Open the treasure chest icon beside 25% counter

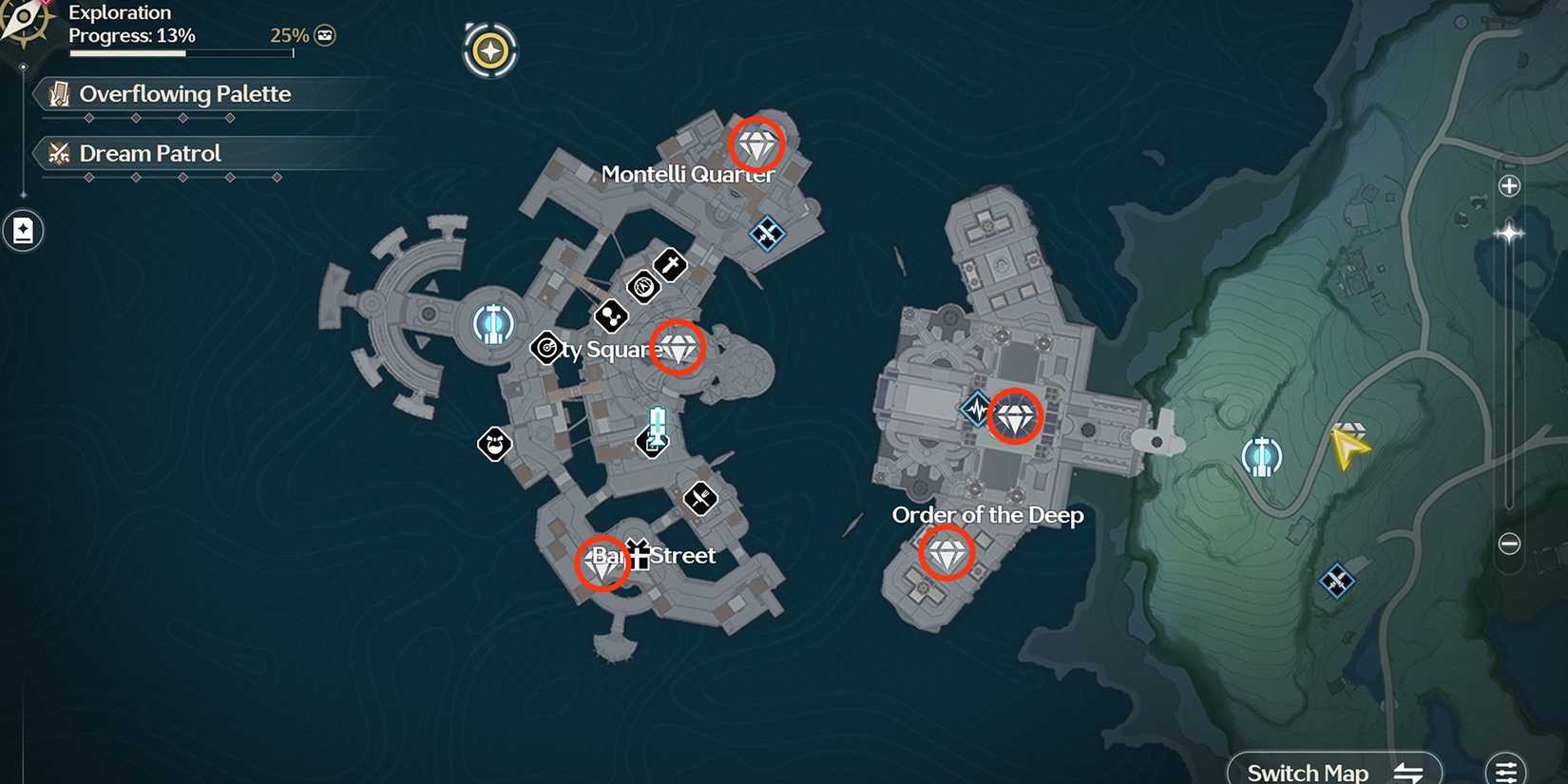coord(324,34)
